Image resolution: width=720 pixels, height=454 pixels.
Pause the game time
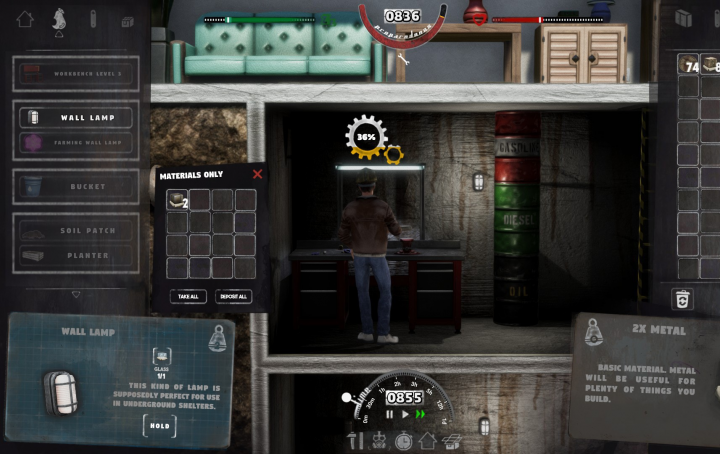pos(390,414)
